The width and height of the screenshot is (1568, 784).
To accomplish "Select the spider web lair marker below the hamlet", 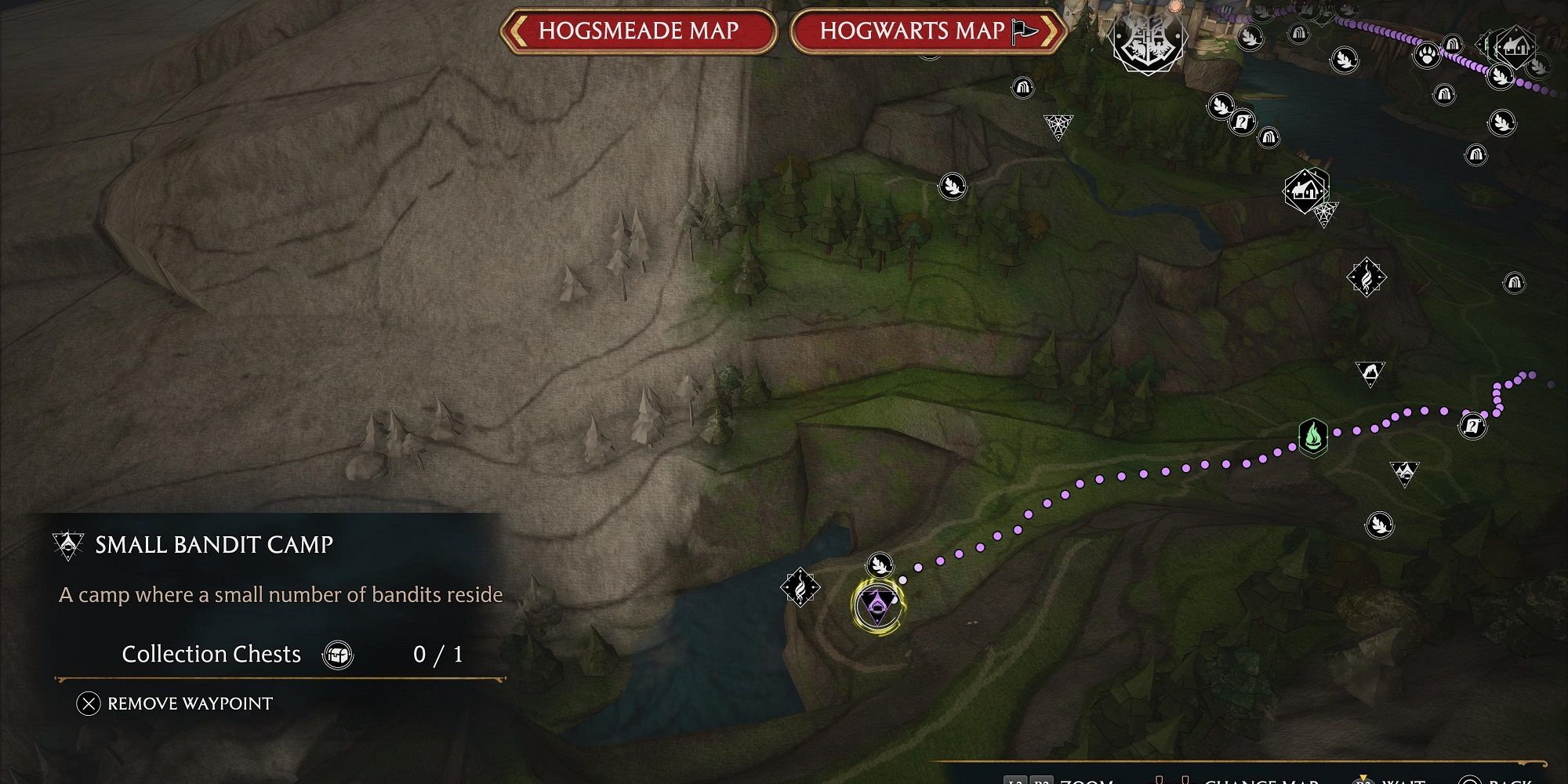I will click(x=1327, y=213).
